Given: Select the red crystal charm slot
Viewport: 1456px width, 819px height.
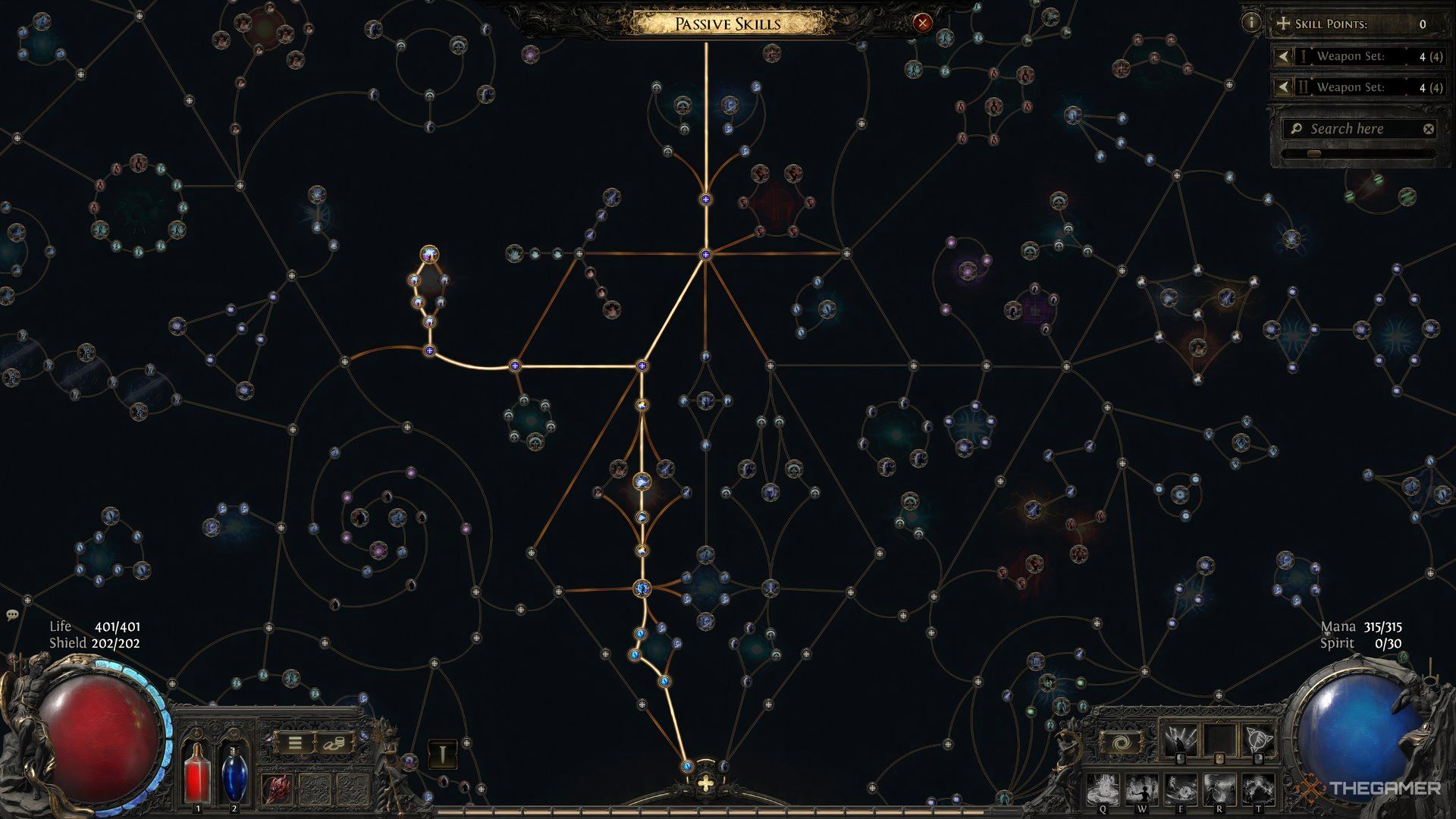Looking at the screenshot, I should (275, 789).
